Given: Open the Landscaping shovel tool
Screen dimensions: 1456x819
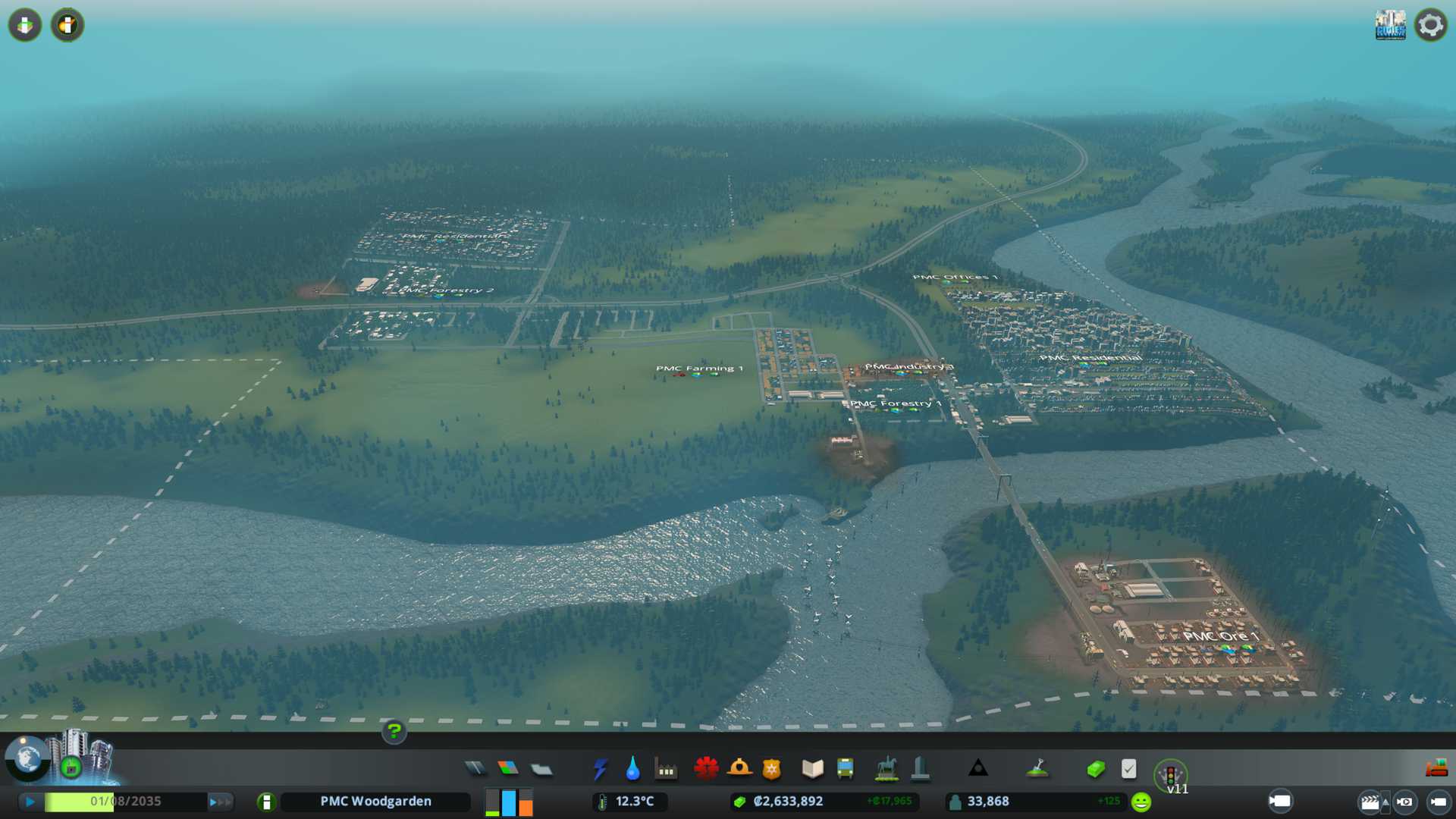Looking at the screenshot, I should (x=1037, y=769).
